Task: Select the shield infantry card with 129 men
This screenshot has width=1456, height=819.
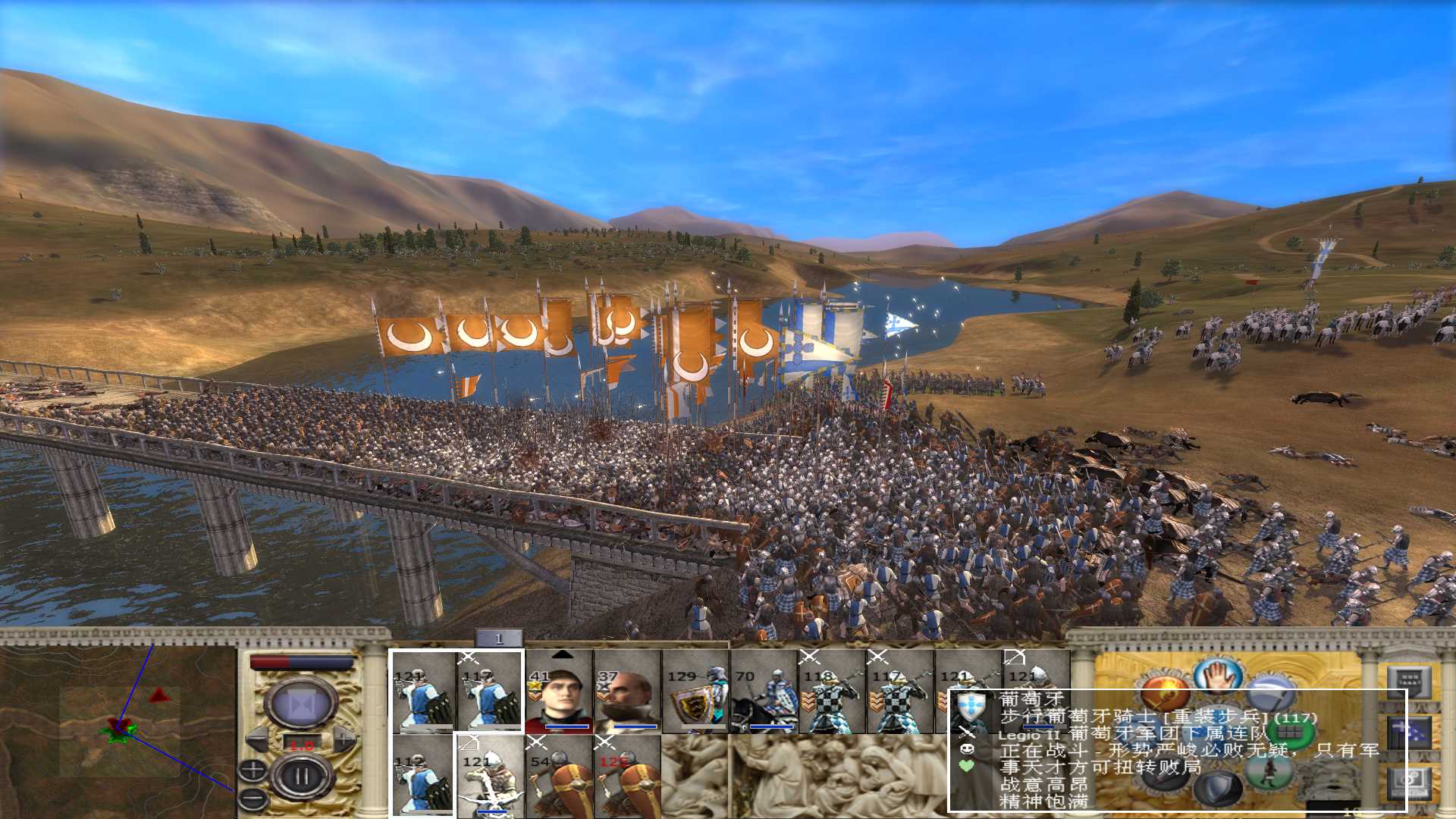Action: [695, 692]
